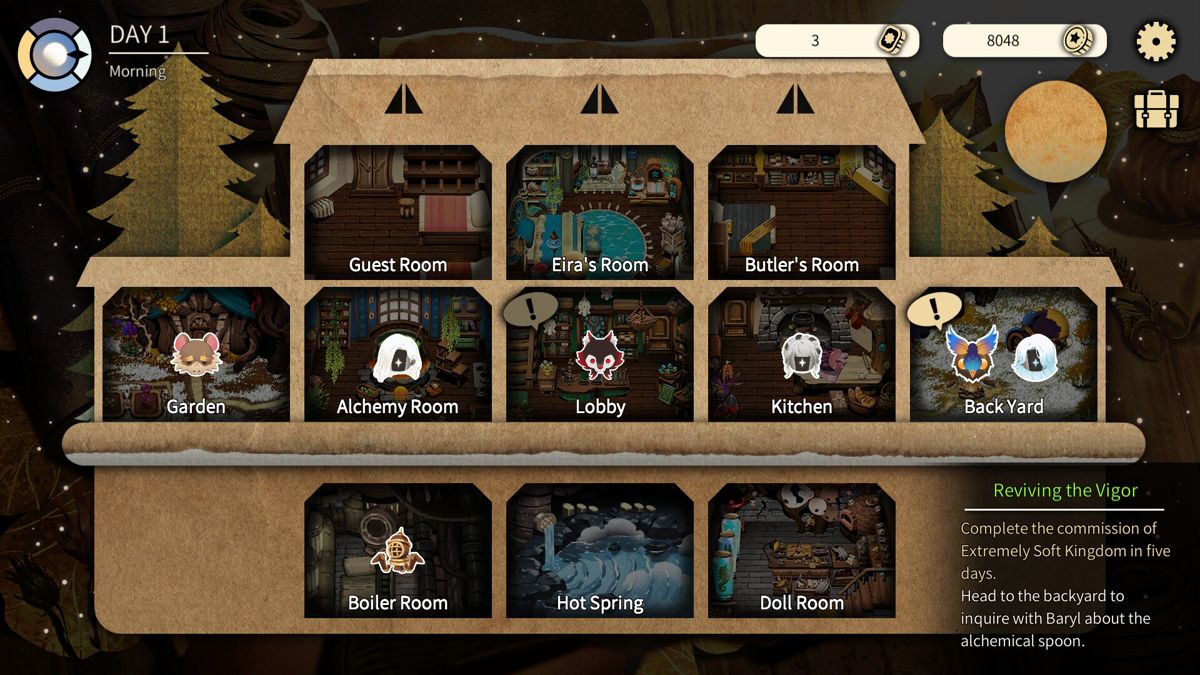This screenshot has width=1200, height=675.
Task: Choose the Kitchen room
Action: click(x=802, y=355)
